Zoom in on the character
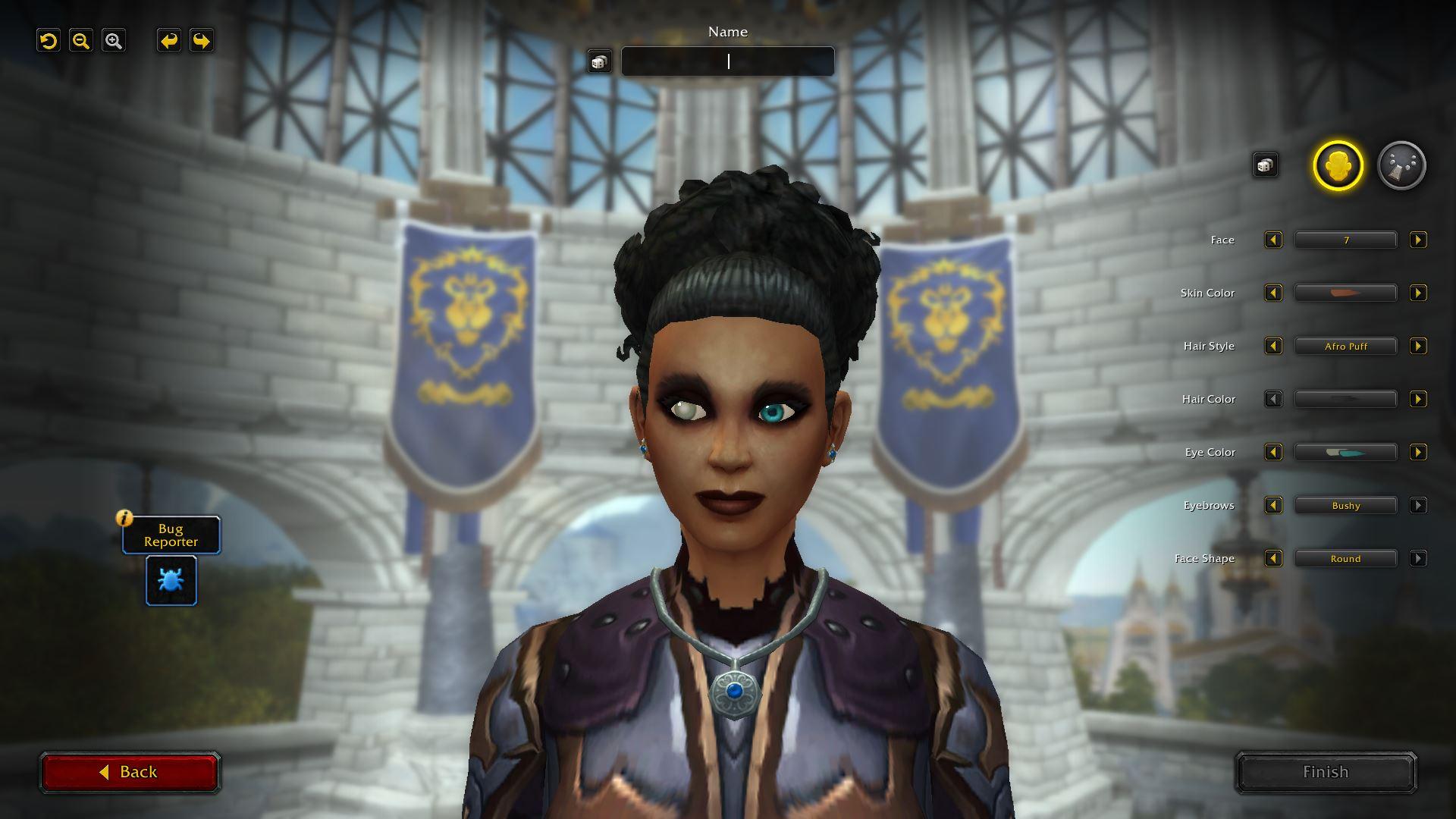Viewport: 1456px width, 819px height. click(x=114, y=41)
